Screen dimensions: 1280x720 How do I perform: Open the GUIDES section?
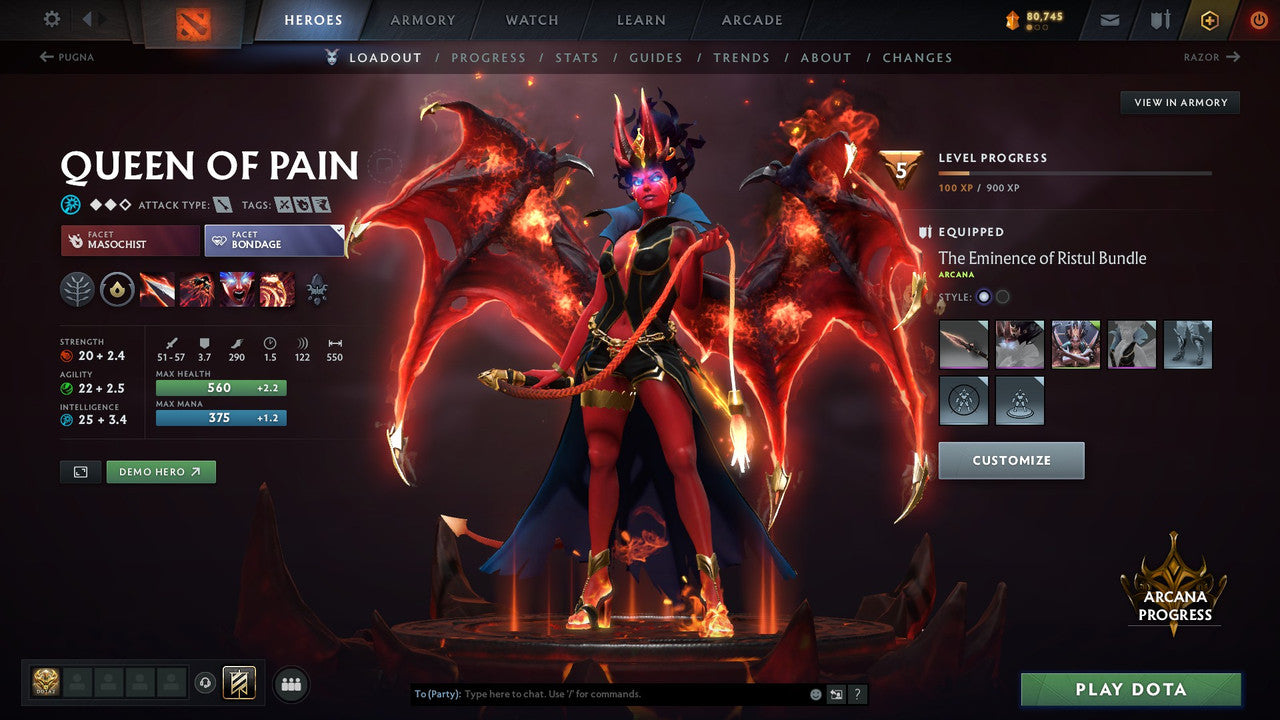click(656, 57)
